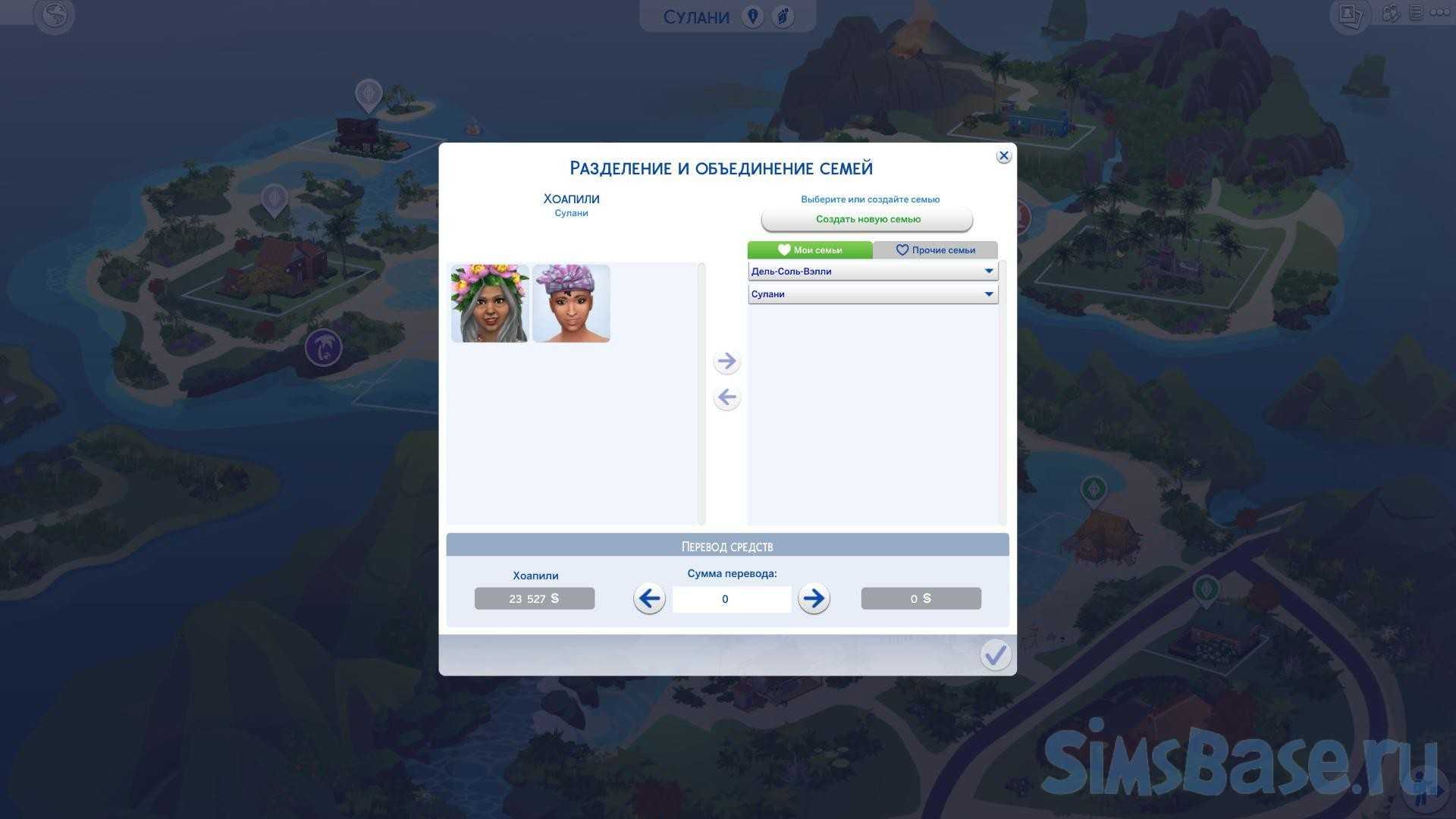1456x819 pixels.
Task: Select the Sim wearing the purple headwrap
Action: click(571, 303)
